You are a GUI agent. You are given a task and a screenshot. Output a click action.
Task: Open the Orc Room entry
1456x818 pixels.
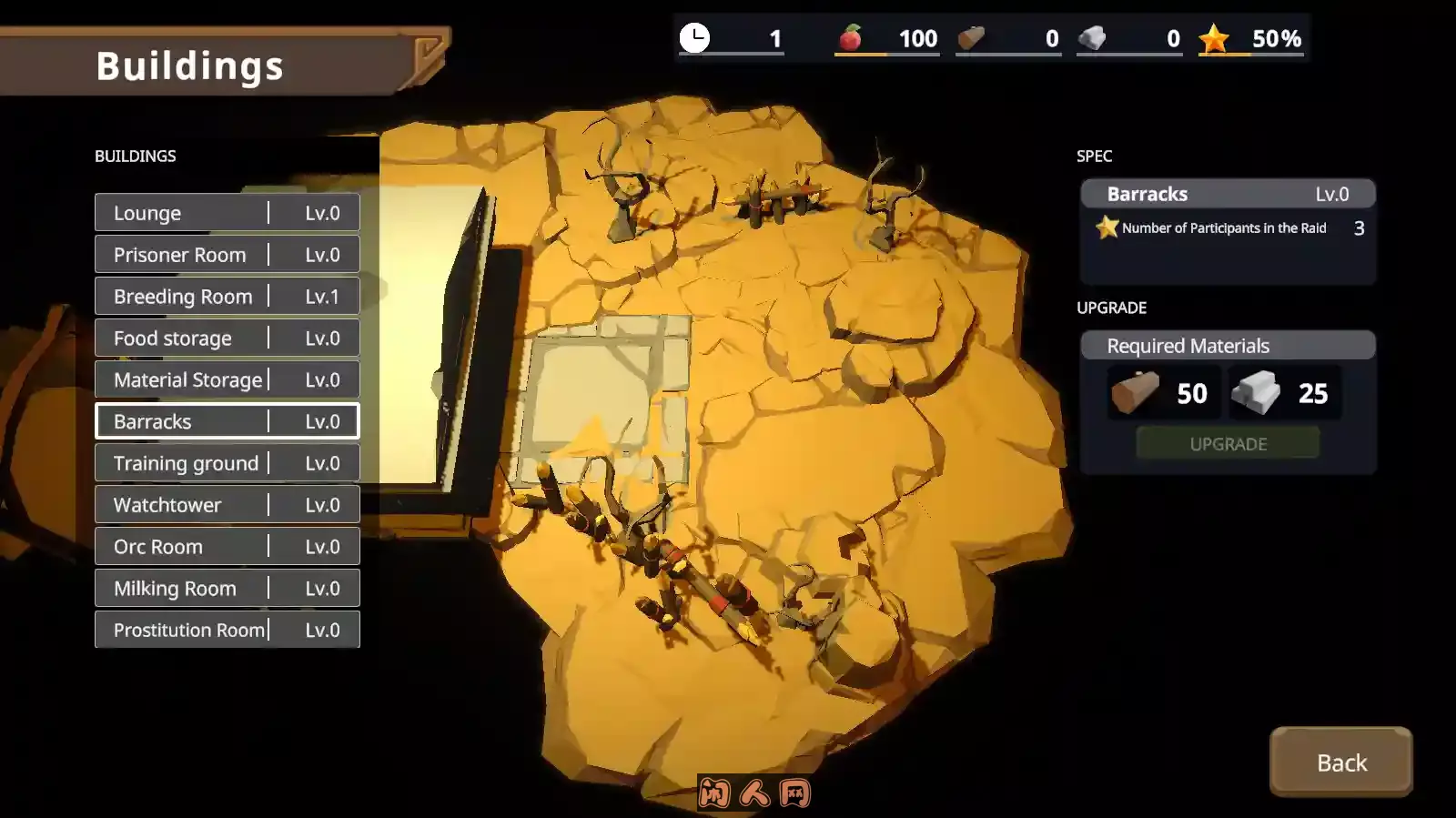227,547
